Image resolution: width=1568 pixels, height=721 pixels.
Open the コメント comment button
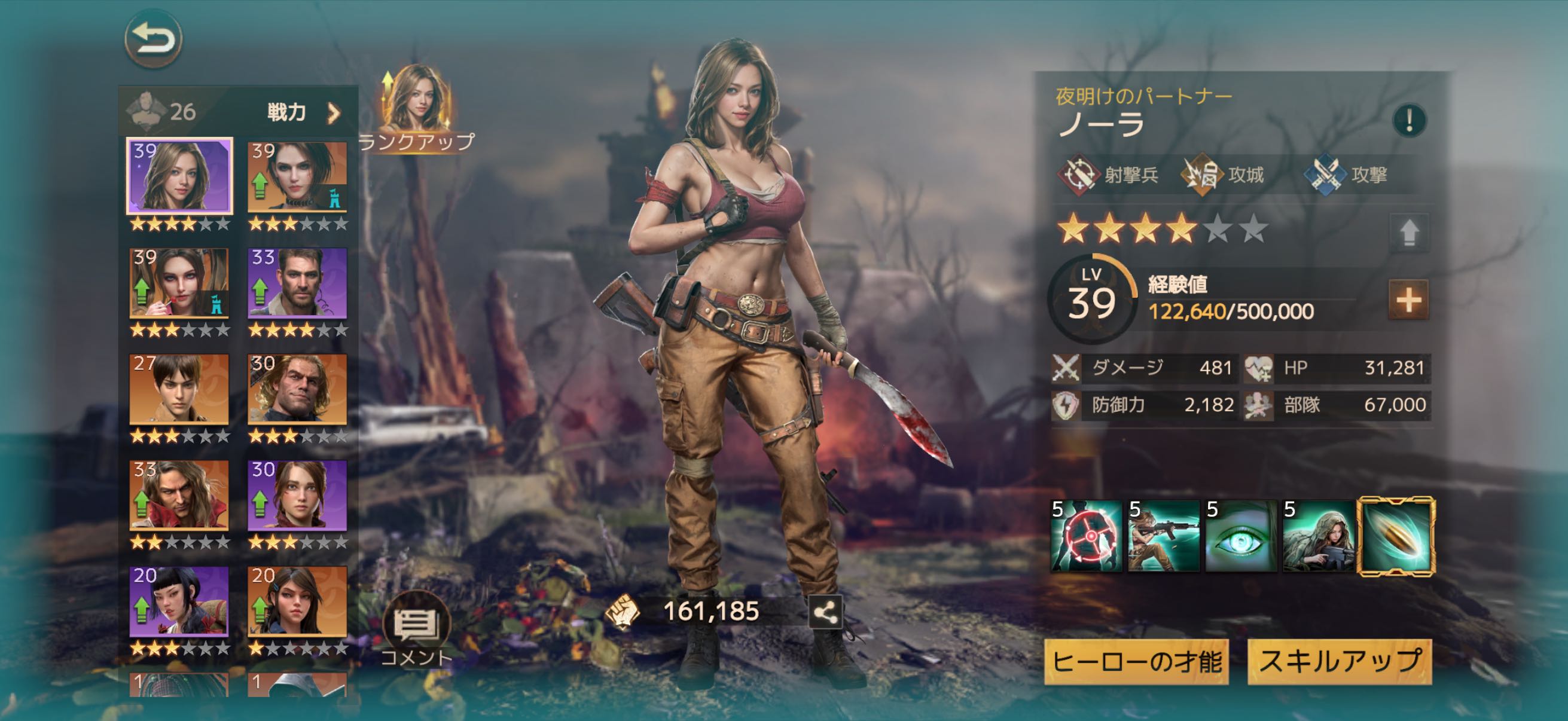pos(416,627)
